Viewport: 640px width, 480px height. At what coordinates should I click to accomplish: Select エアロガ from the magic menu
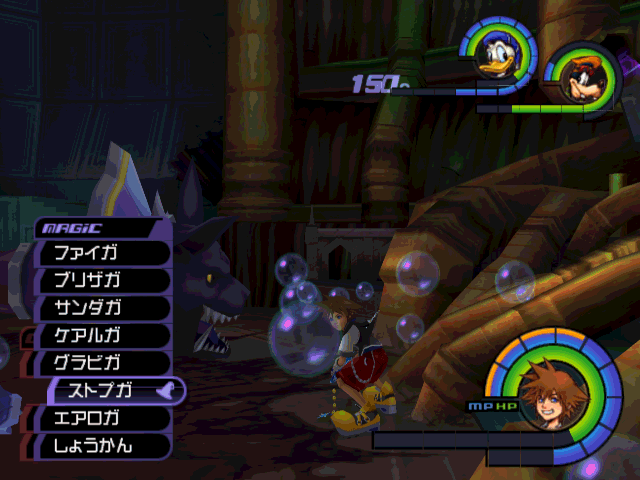tap(102, 418)
